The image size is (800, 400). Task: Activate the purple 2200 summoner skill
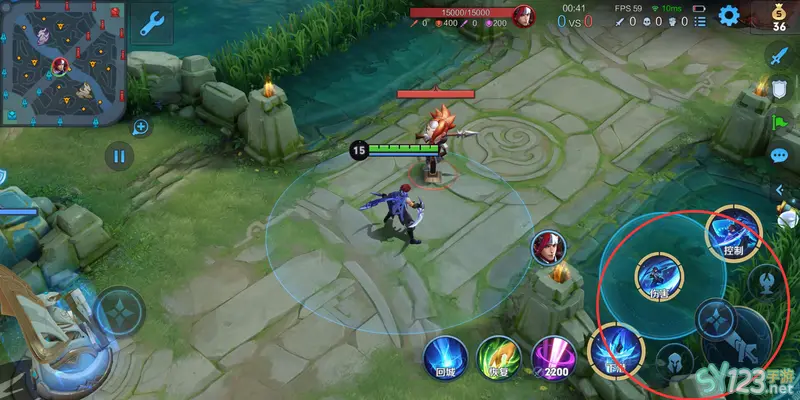pos(551,357)
